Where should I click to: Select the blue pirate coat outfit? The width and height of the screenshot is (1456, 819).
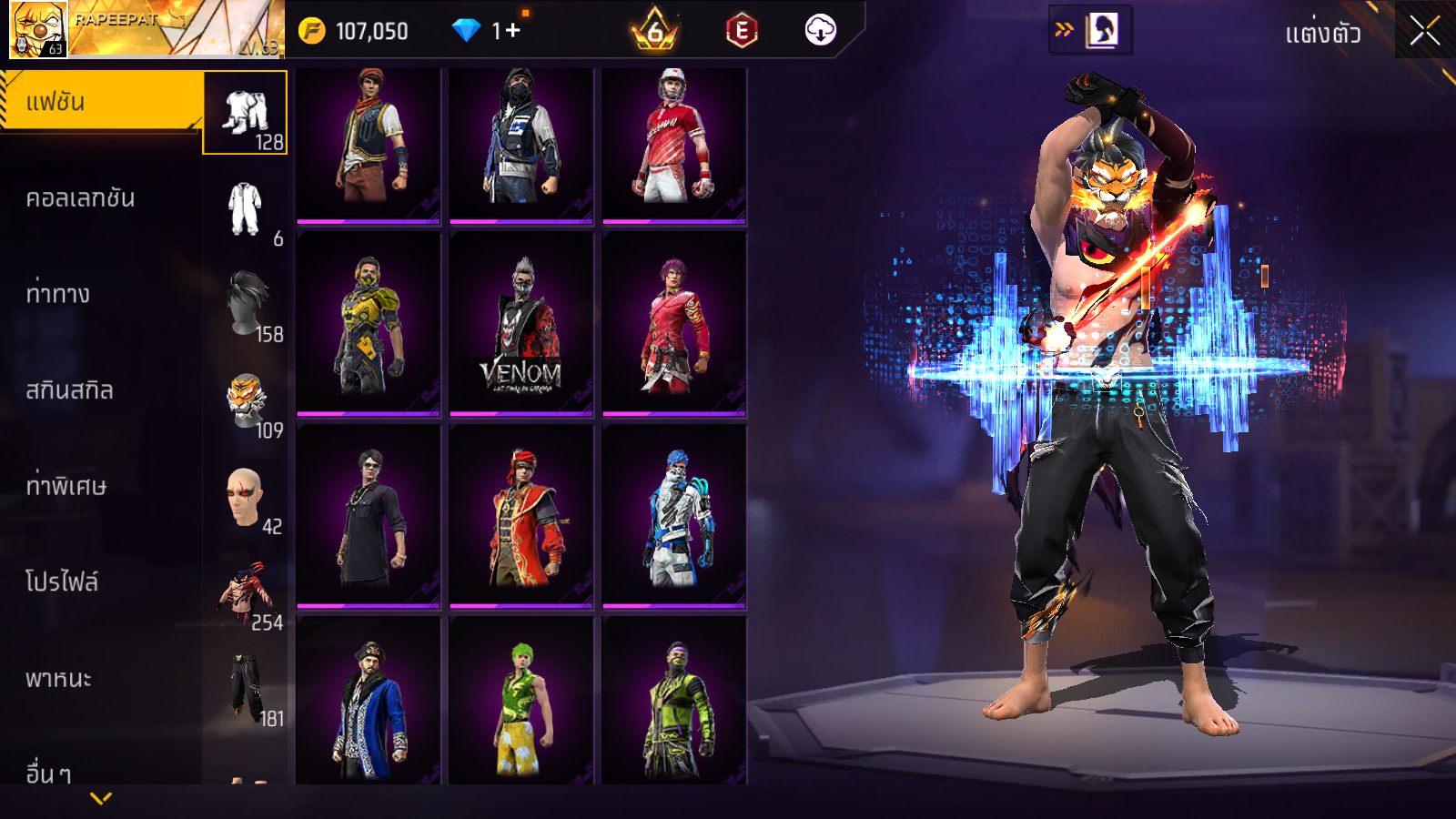pos(369,701)
